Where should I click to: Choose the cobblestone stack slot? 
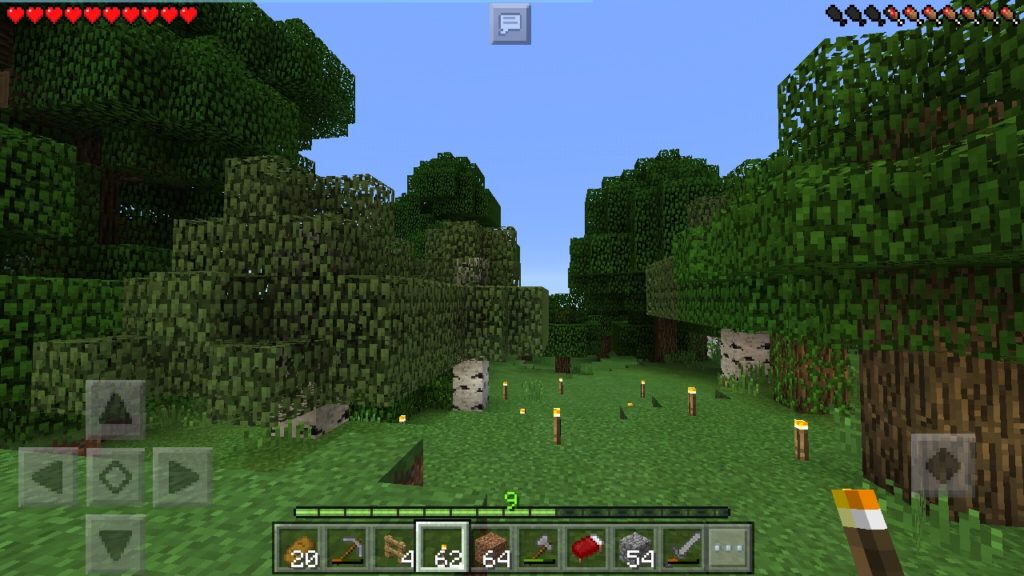[634, 547]
